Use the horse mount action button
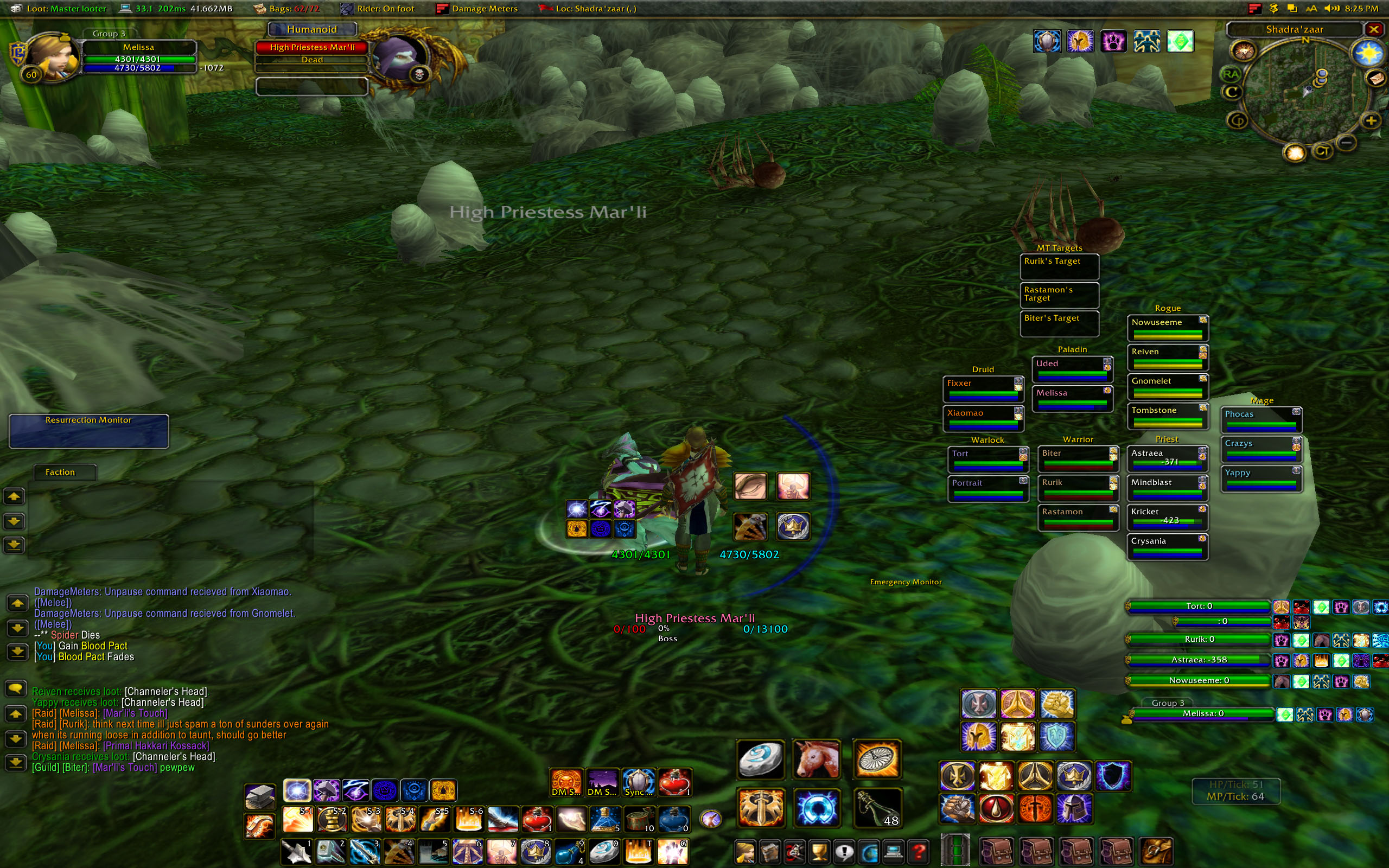Viewport: 1389px width, 868px height. (816, 759)
